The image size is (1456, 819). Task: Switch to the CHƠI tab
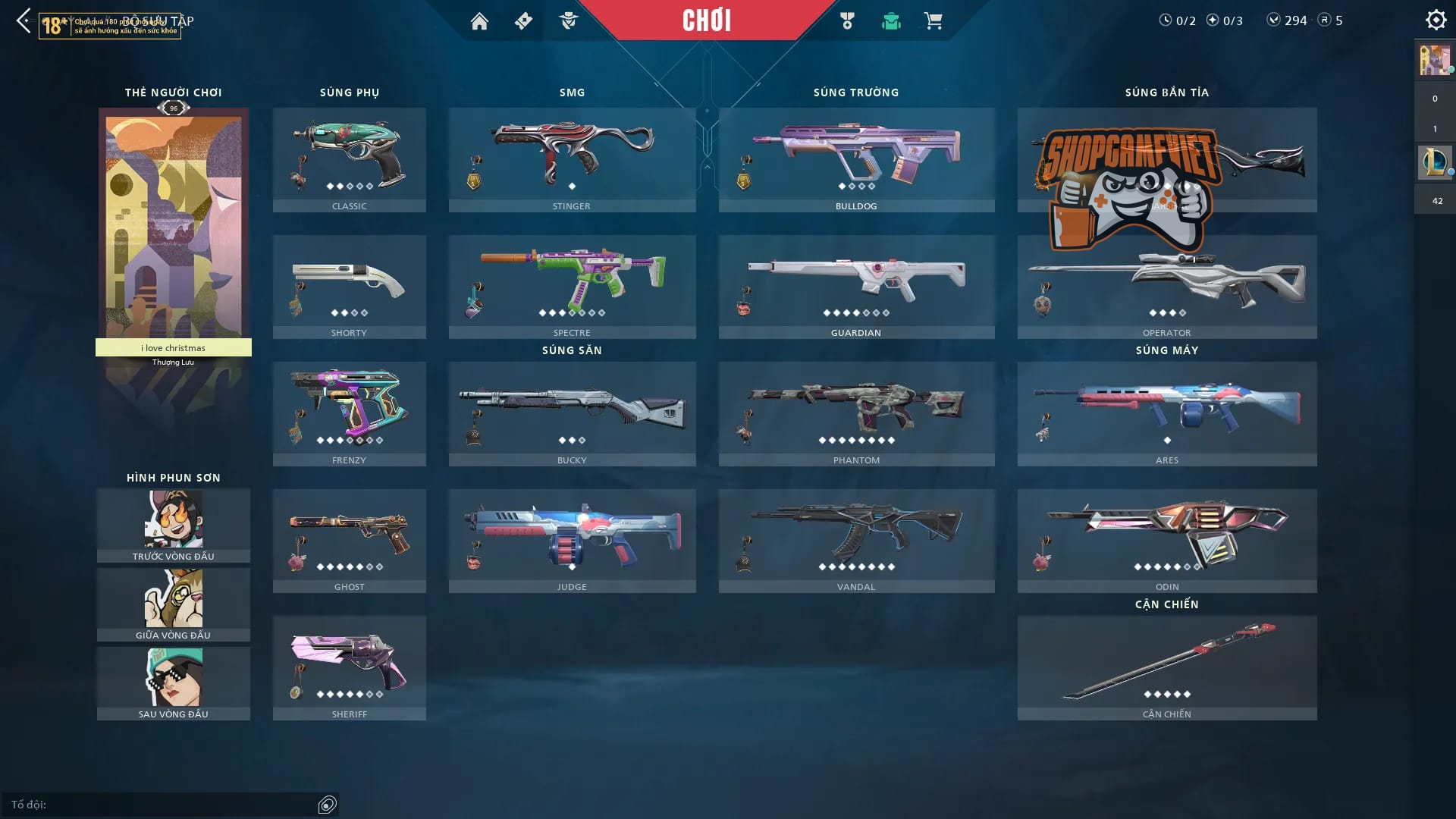[706, 20]
